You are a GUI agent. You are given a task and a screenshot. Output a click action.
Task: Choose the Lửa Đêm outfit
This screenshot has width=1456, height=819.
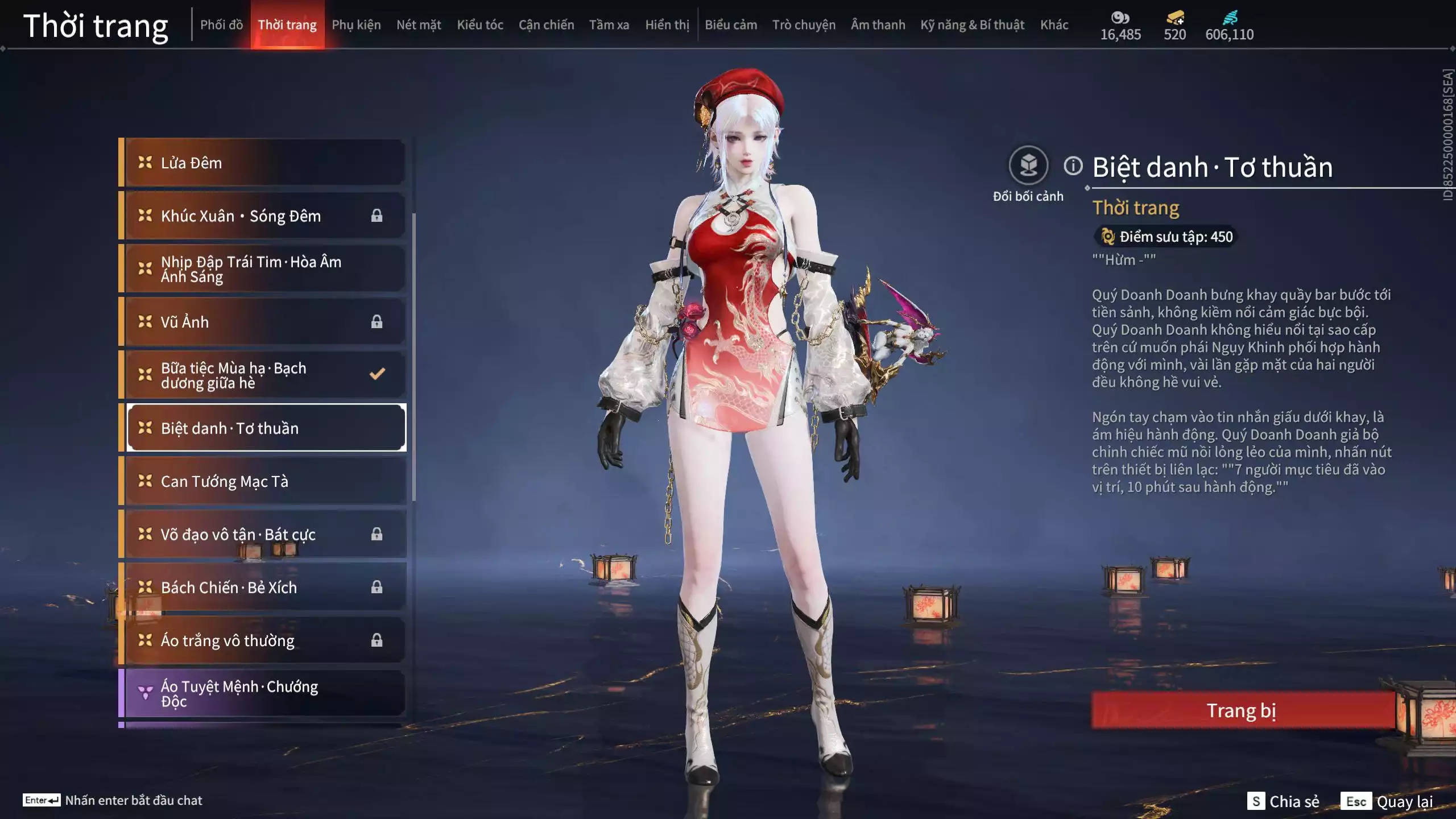(x=264, y=163)
